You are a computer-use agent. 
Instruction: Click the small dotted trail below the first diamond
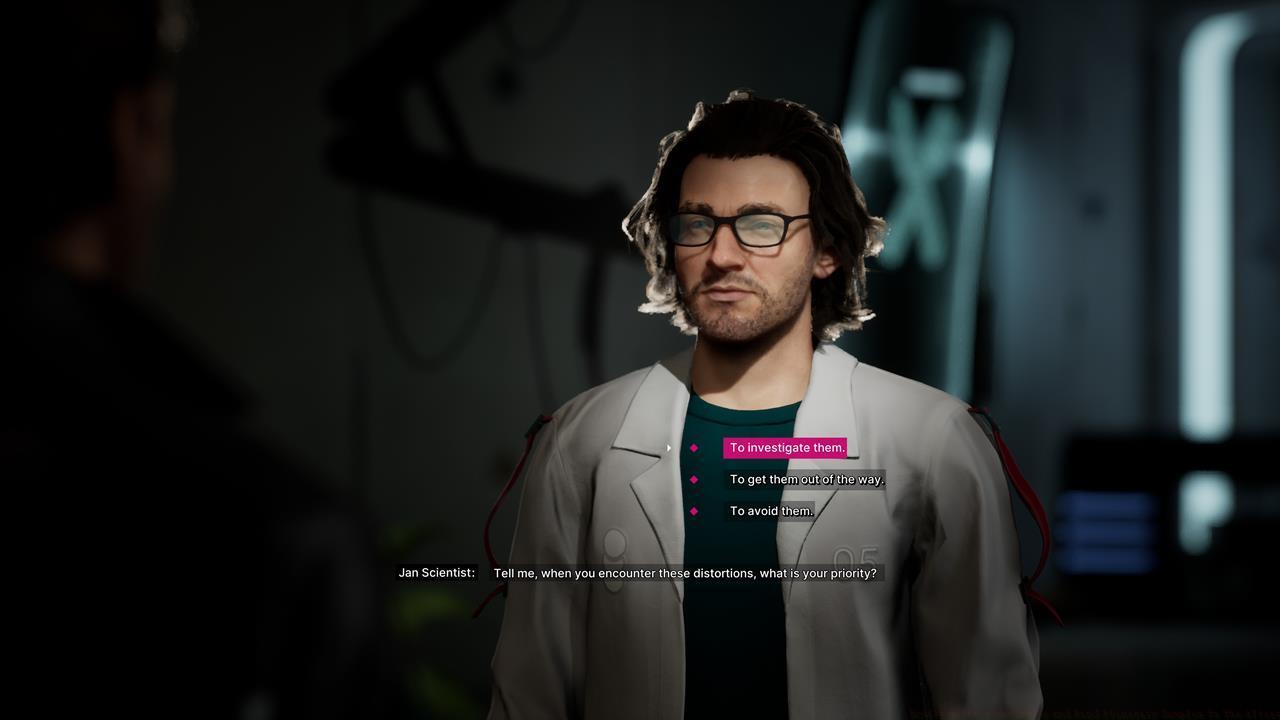[x=695, y=463]
